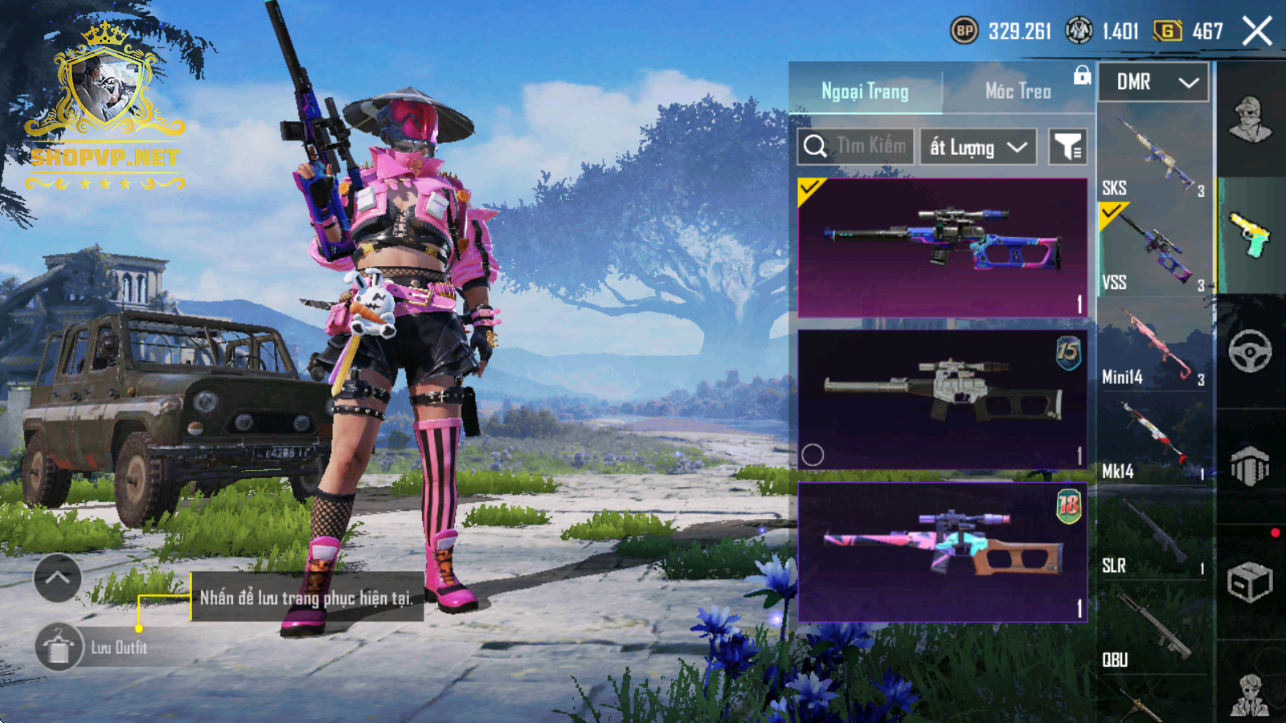Select the blue-purple VSS skin with checkmark
Image resolution: width=1286 pixels, height=723 pixels.
click(x=942, y=248)
